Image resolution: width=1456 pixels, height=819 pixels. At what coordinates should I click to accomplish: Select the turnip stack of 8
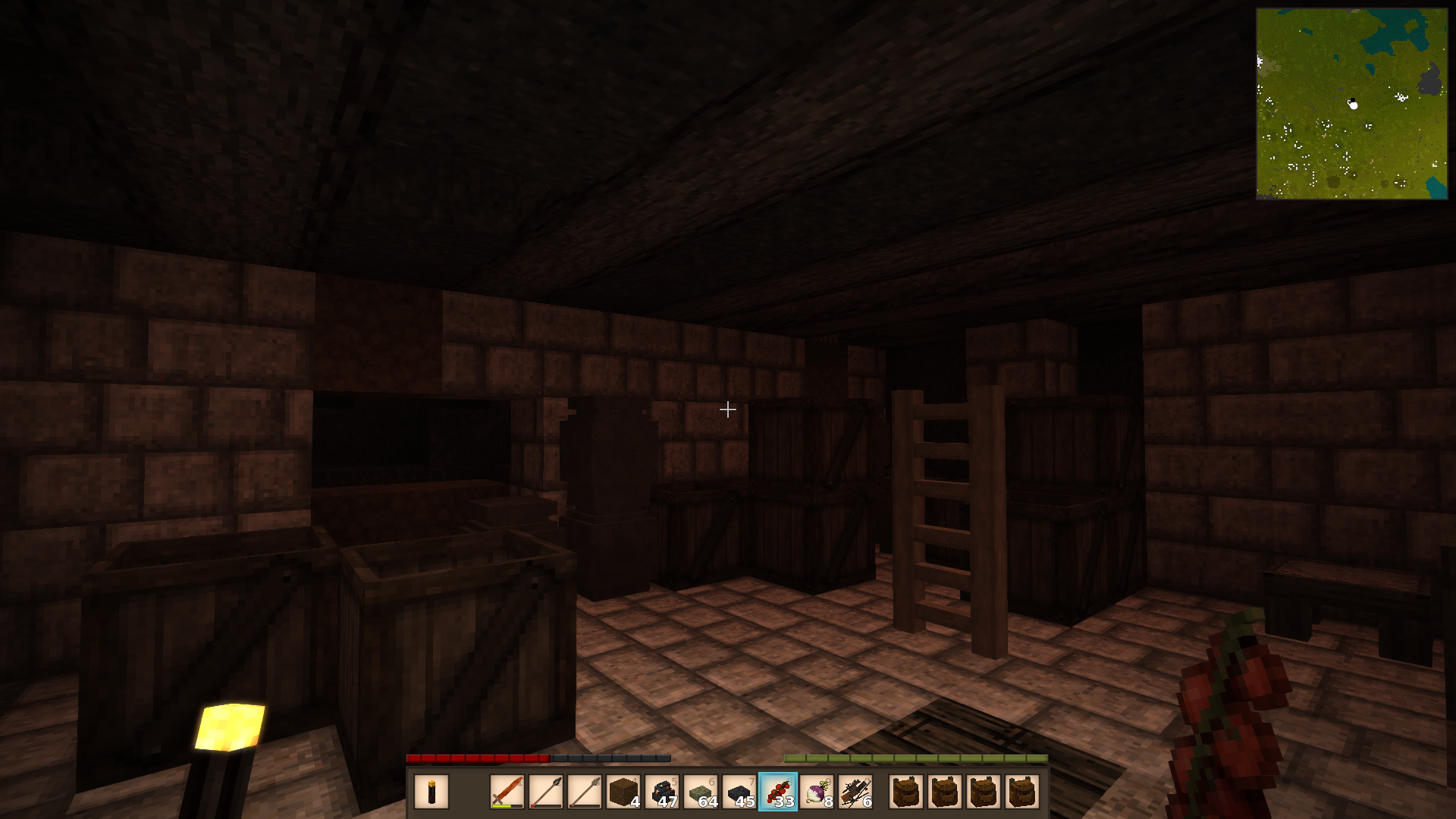tap(817, 792)
